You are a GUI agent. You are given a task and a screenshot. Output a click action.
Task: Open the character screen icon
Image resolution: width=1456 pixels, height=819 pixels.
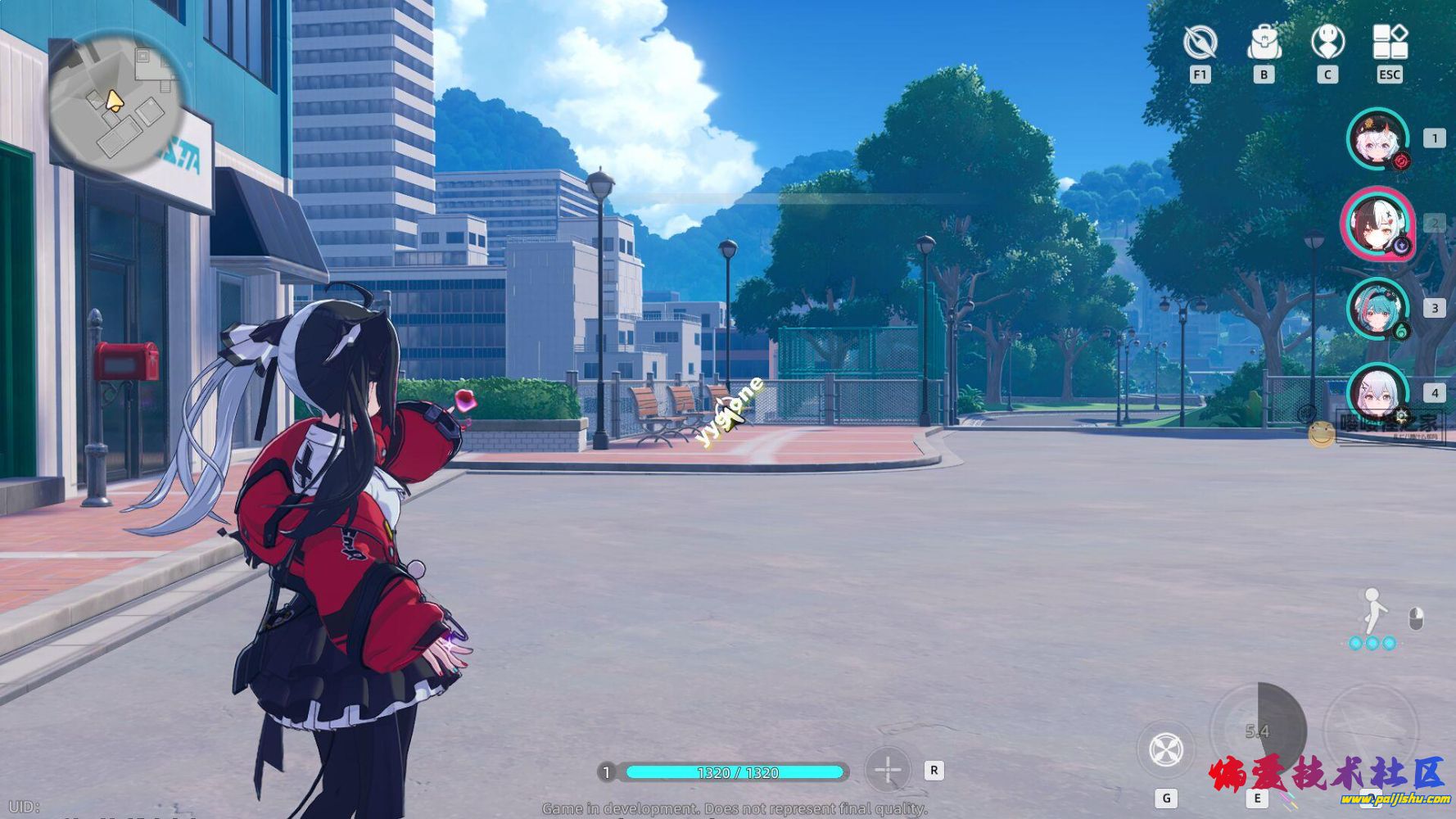click(1327, 43)
